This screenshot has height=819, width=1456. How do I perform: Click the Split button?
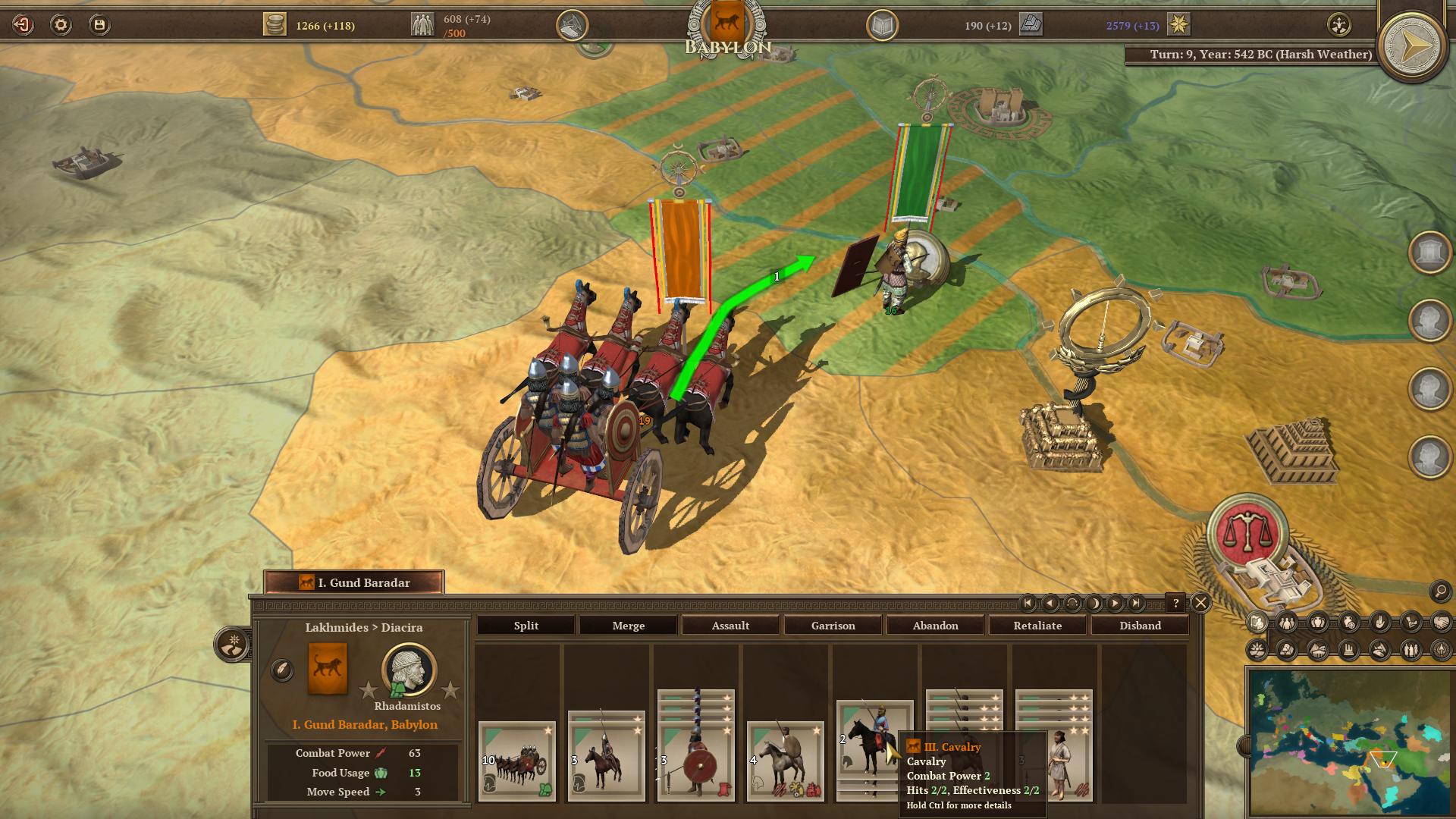pyautogui.click(x=526, y=626)
